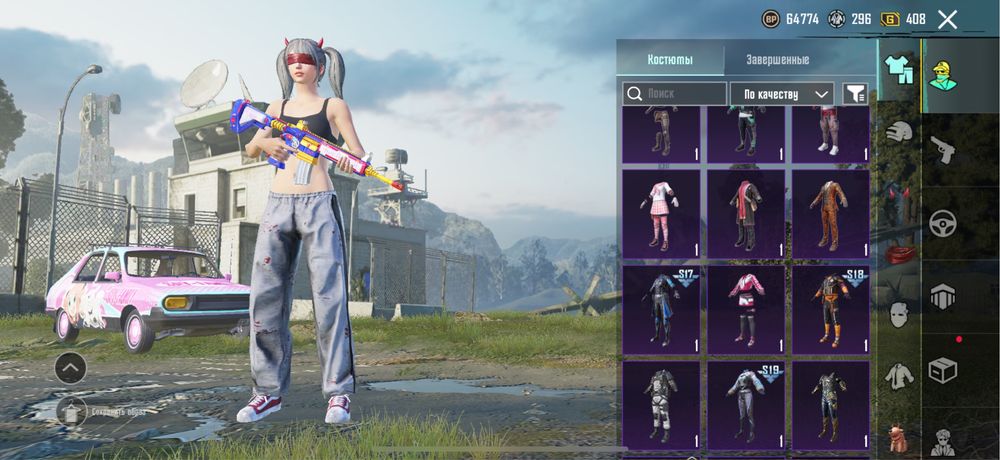Select the S17 blue-black costume
This screenshot has width=1000, height=460.
coord(661,310)
